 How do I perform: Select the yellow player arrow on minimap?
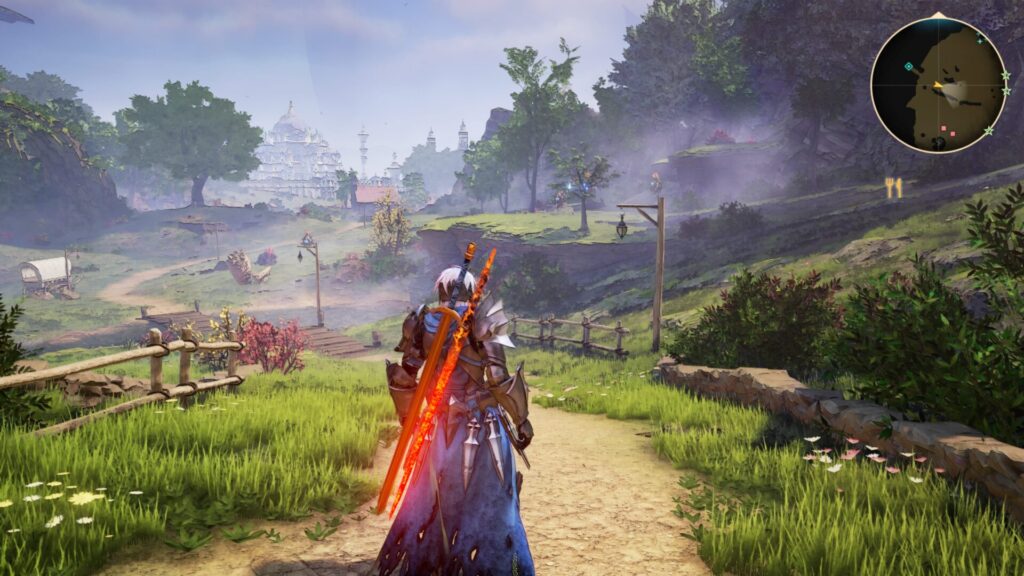point(939,85)
